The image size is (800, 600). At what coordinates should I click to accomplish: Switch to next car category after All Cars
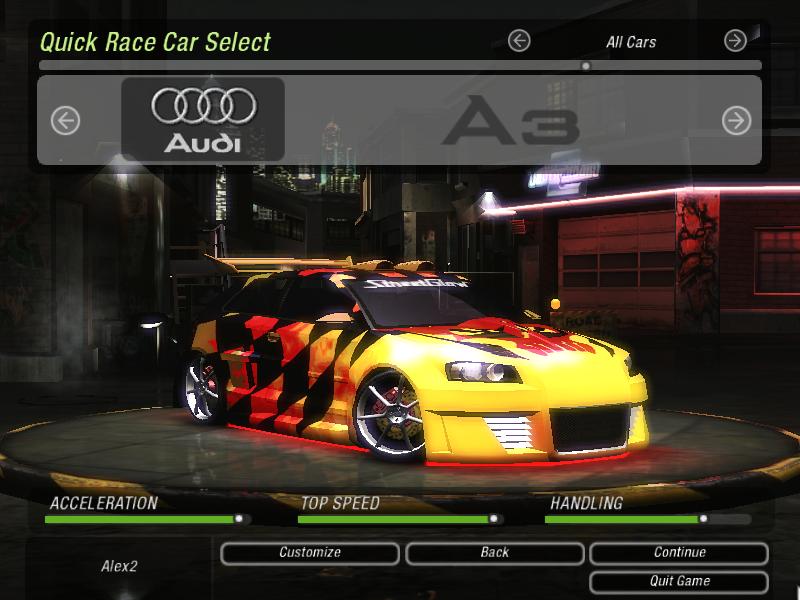click(735, 41)
